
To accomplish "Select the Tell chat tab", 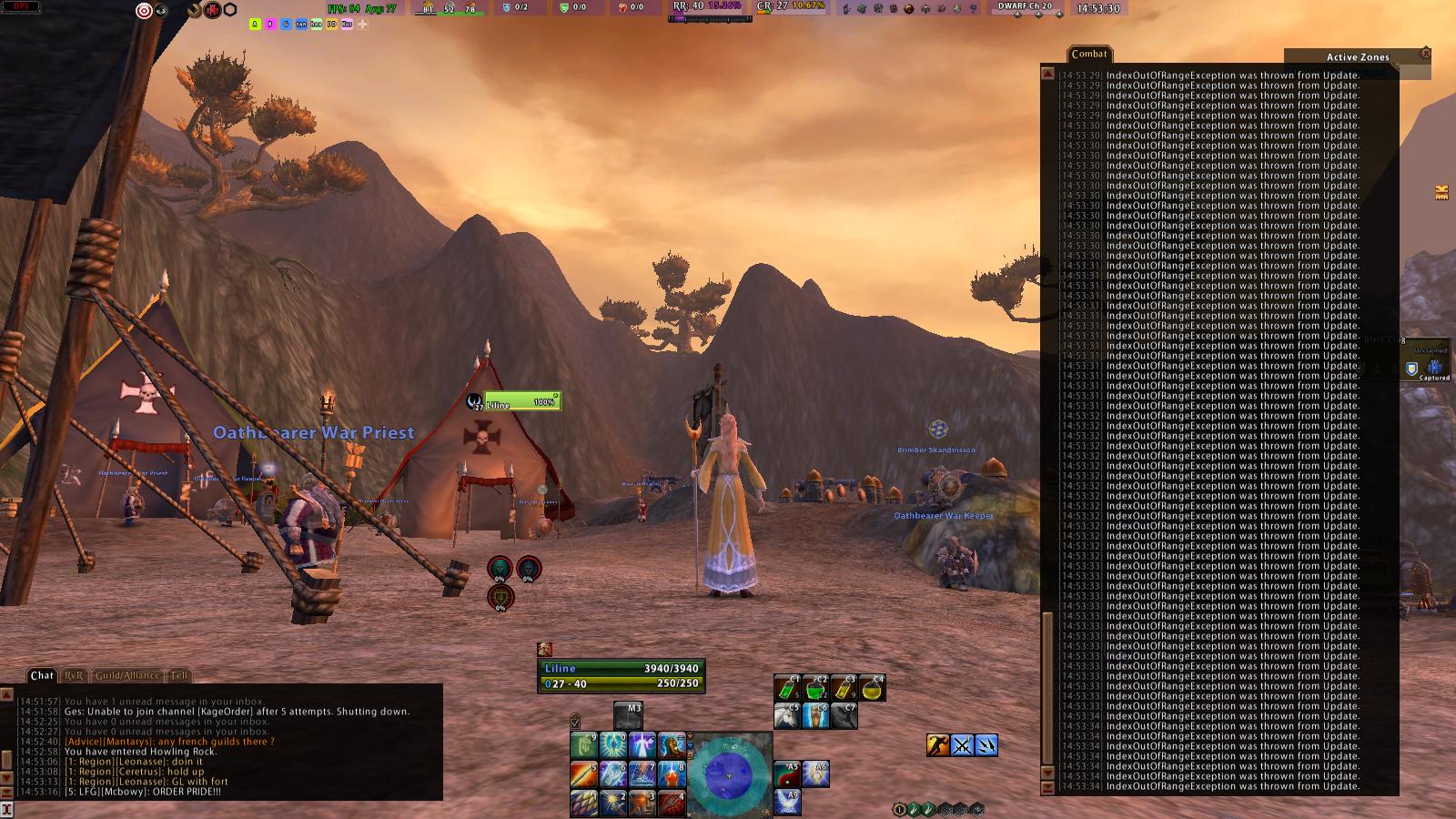I will pos(180,675).
